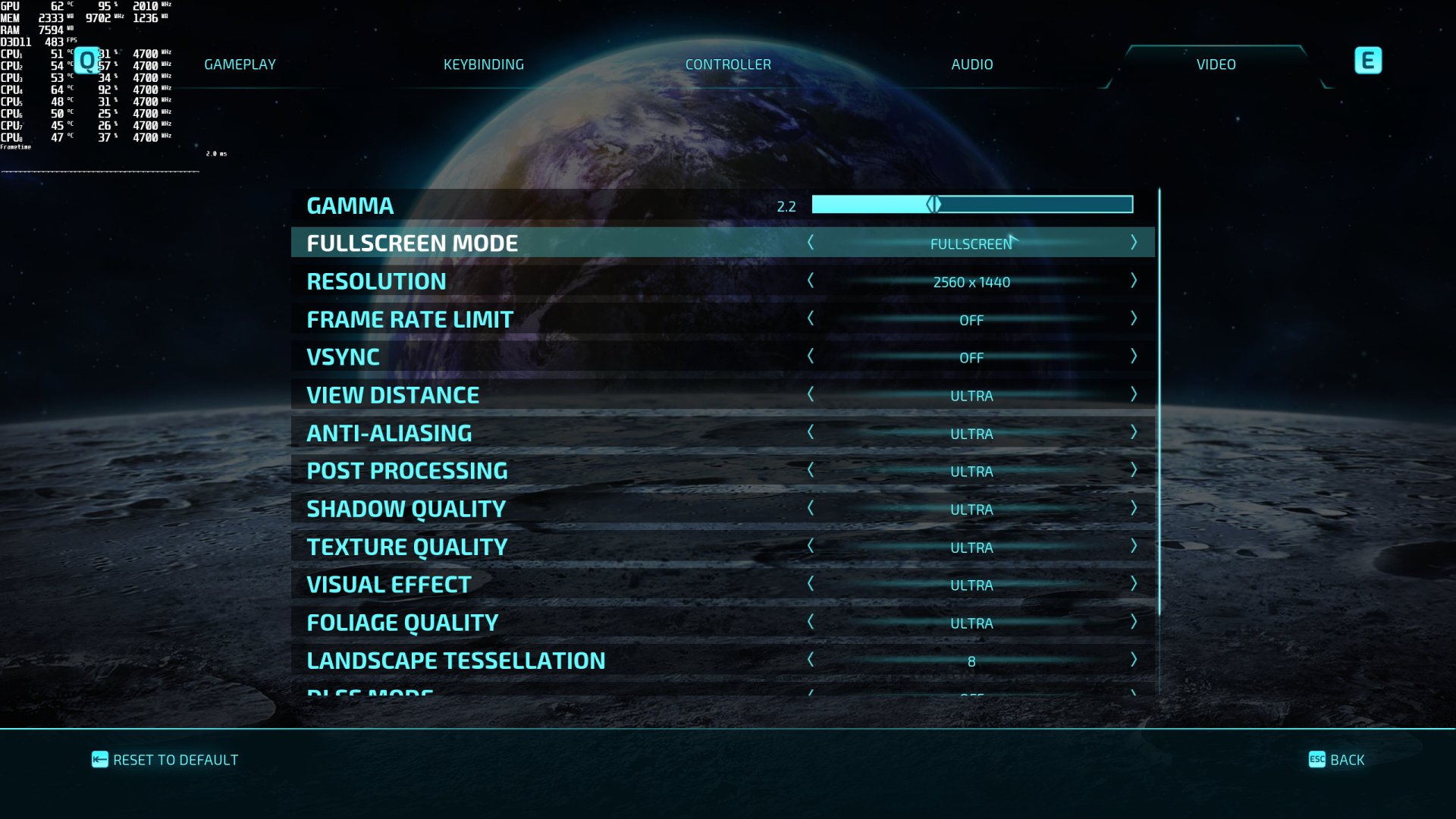Decrease View Distance with left chevron

pyautogui.click(x=811, y=394)
